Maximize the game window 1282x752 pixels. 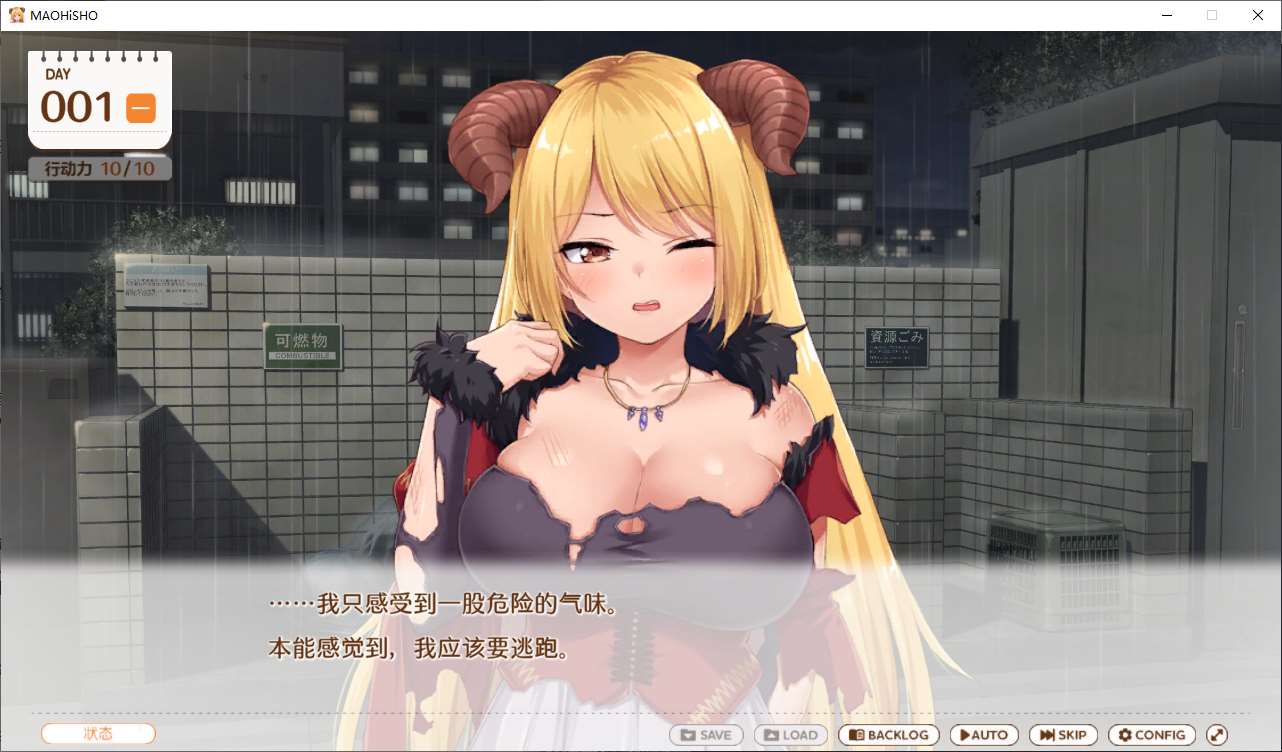1211,15
